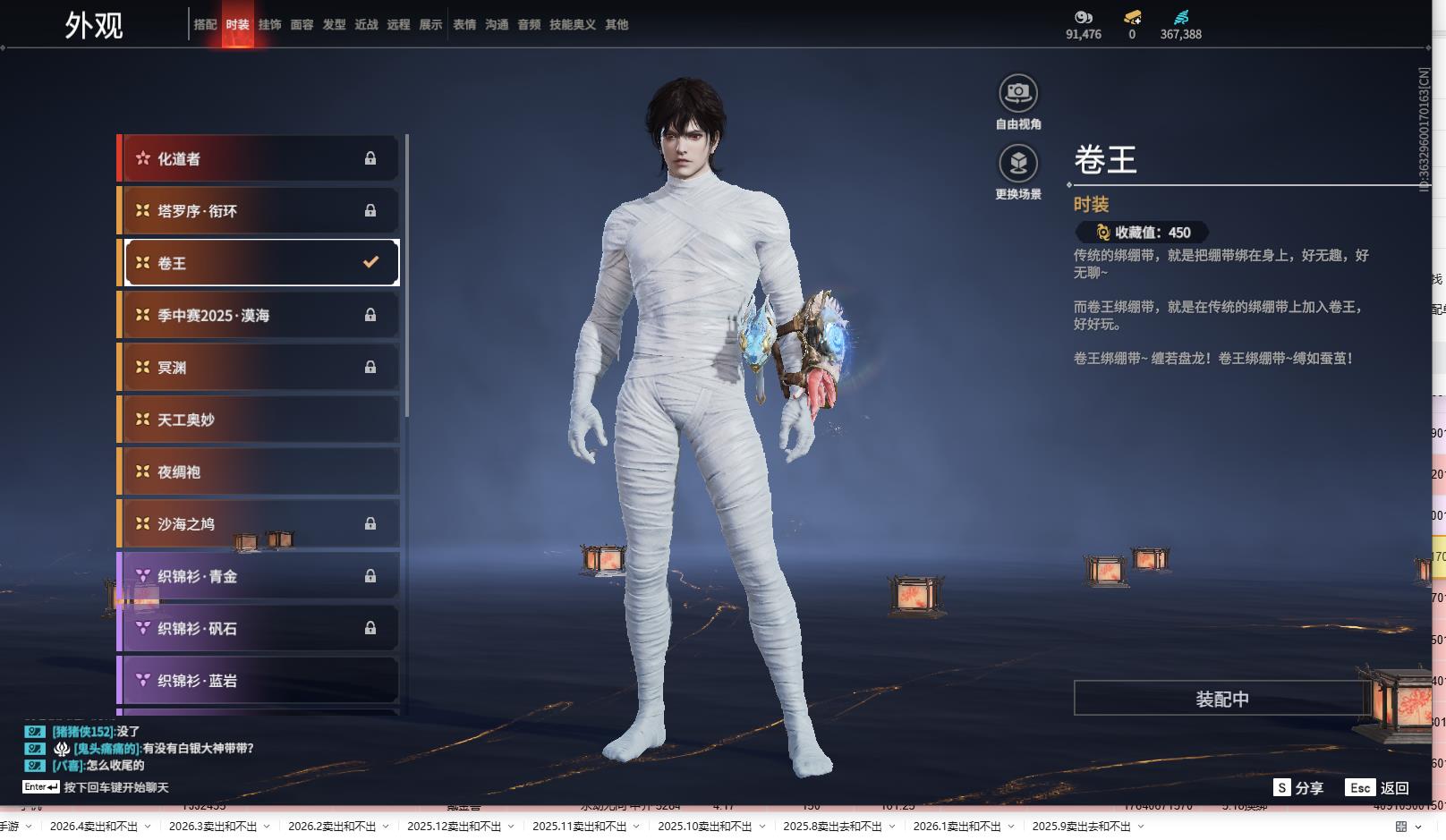Select the 织锦衫·矾石 outfit
Image resolution: width=1446 pixels, height=840 pixels.
point(259,629)
